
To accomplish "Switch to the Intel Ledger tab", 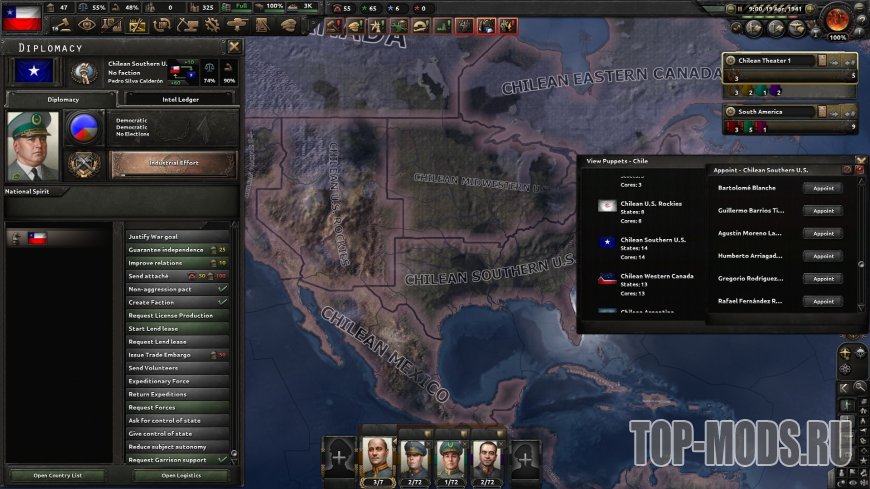I will 177,99.
